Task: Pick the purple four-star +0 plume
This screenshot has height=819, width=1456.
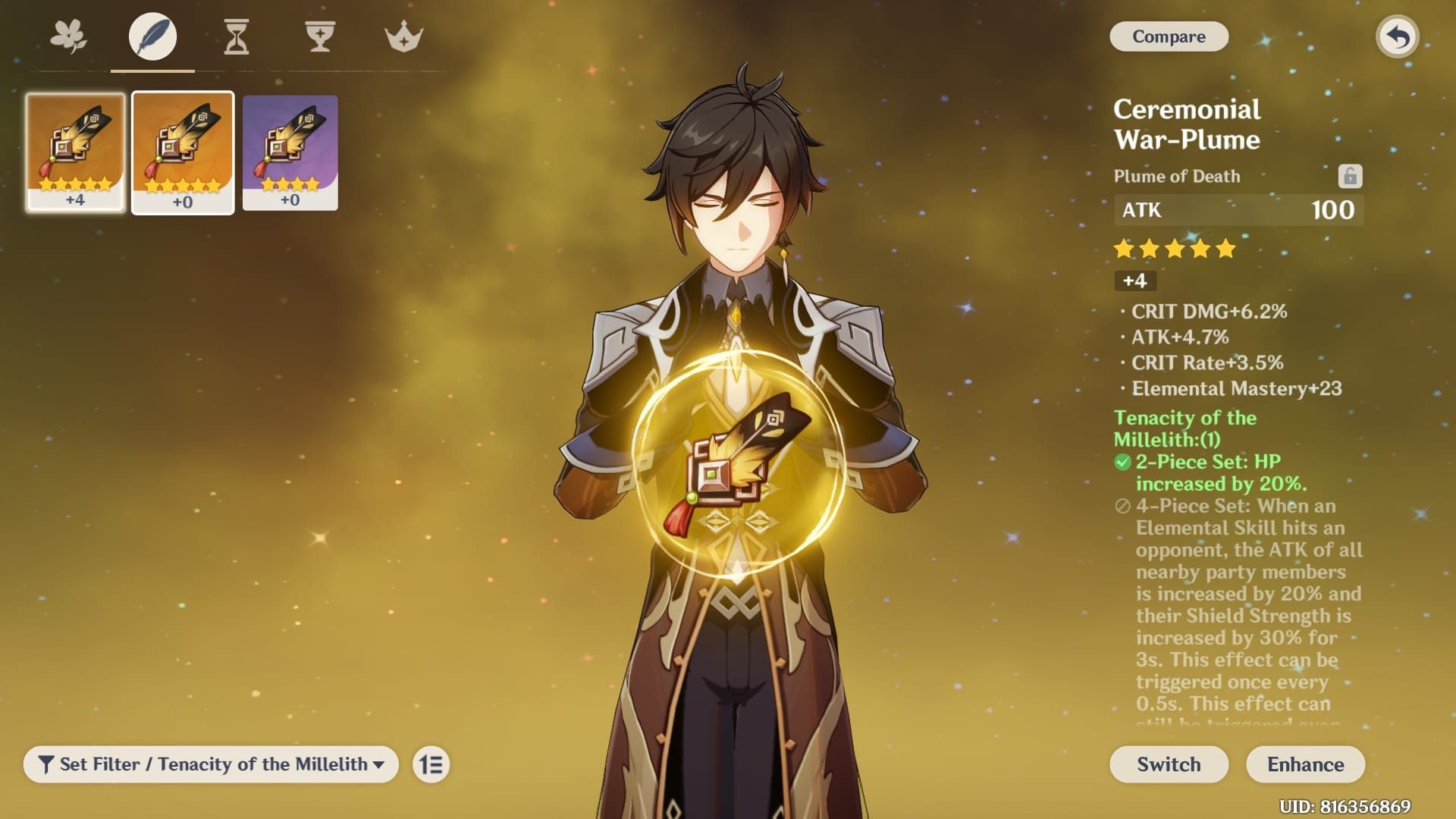Action: click(290, 152)
